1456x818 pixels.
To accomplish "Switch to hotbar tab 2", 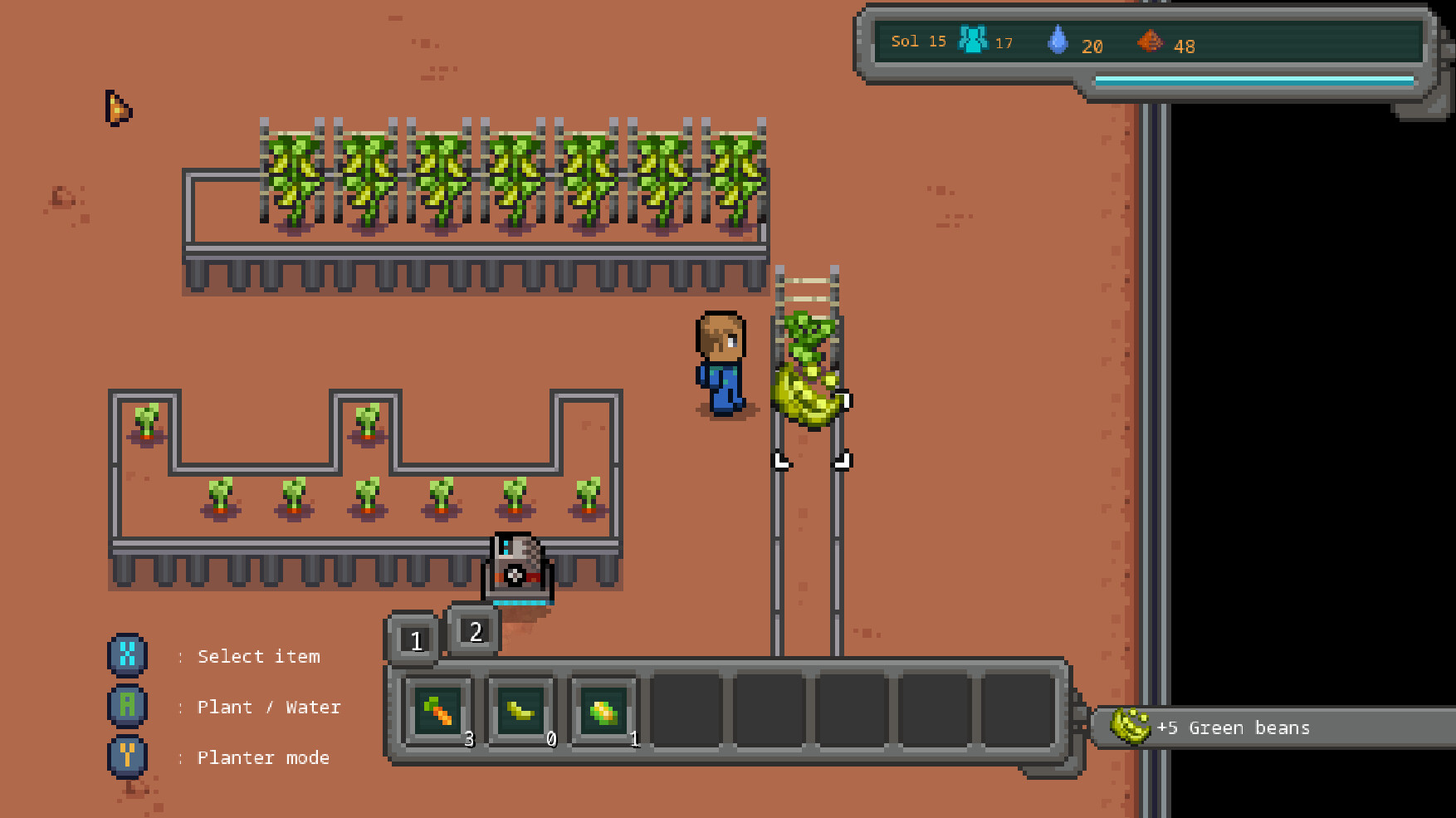I will [474, 632].
